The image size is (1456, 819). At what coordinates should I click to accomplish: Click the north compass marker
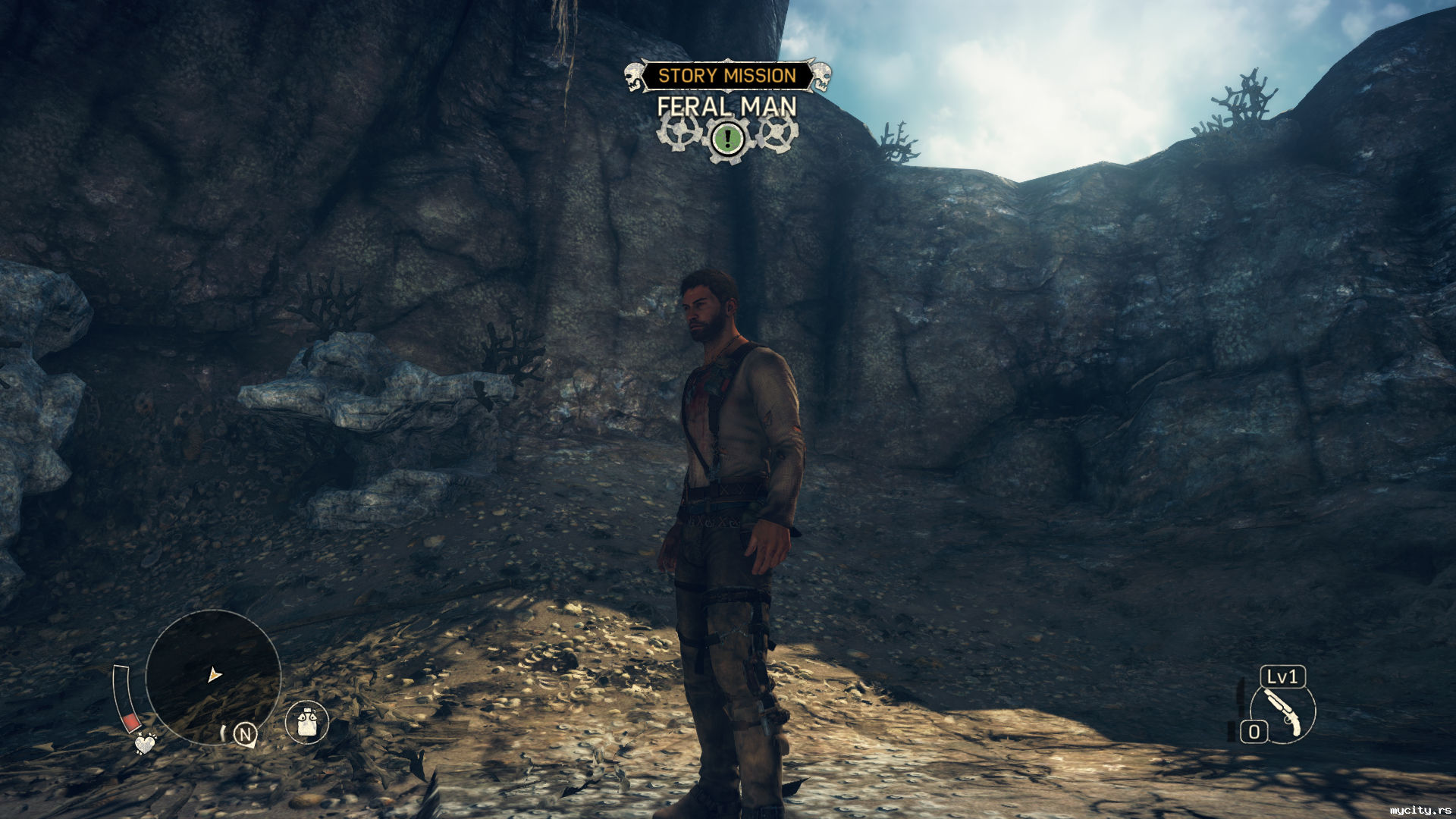(244, 734)
